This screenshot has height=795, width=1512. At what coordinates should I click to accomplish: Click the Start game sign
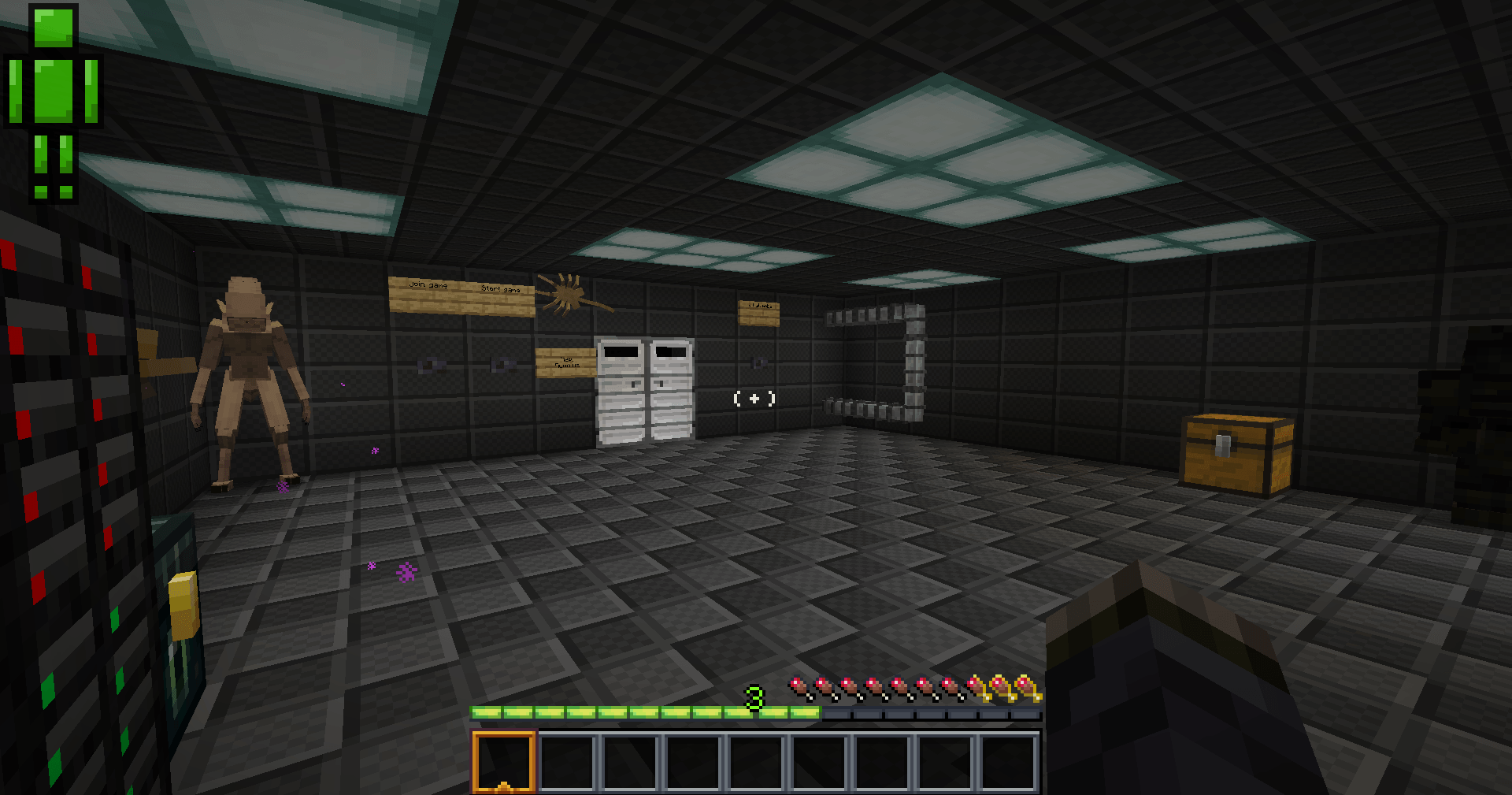point(502,292)
